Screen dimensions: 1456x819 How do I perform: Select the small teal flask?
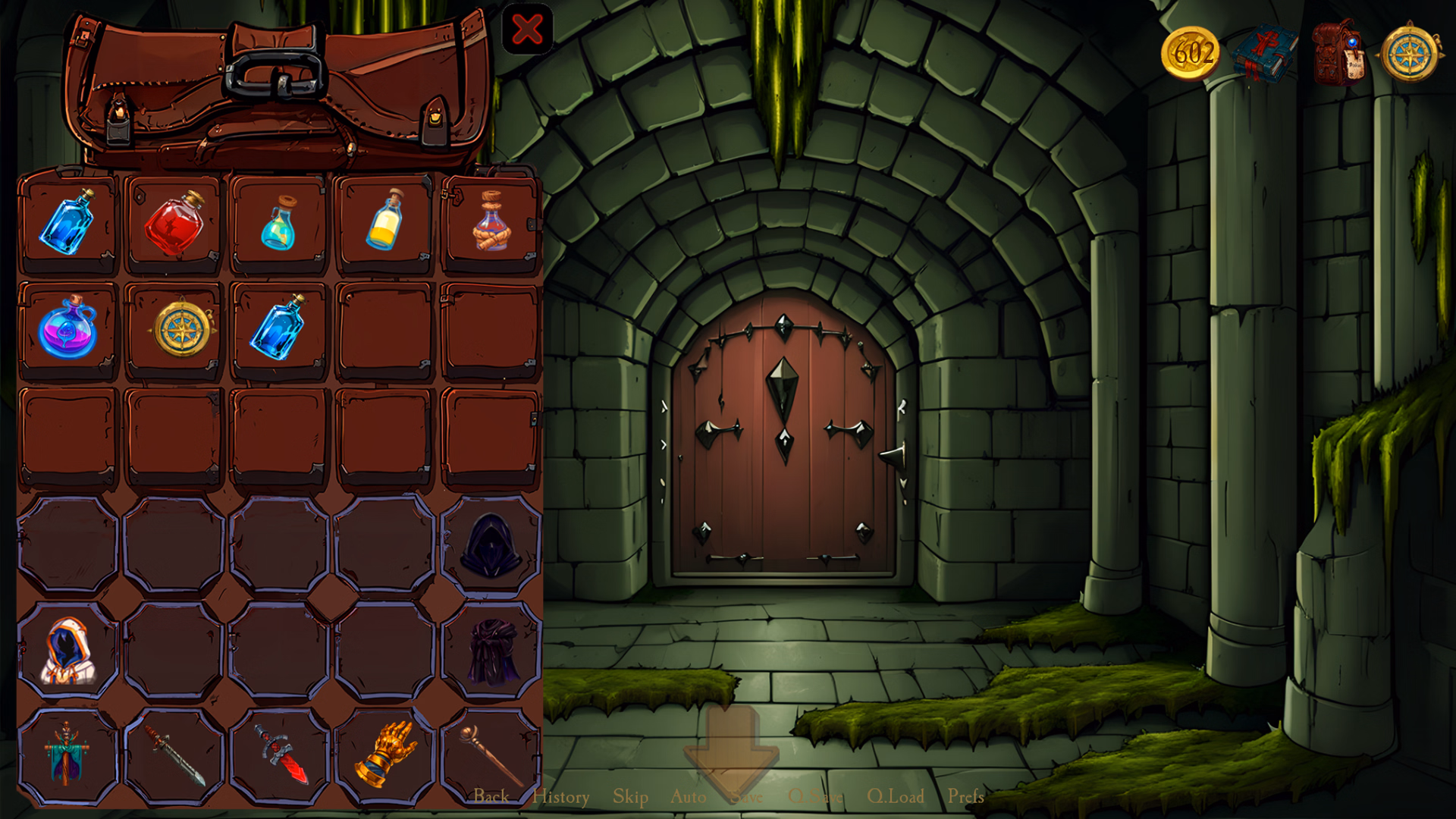point(279,223)
